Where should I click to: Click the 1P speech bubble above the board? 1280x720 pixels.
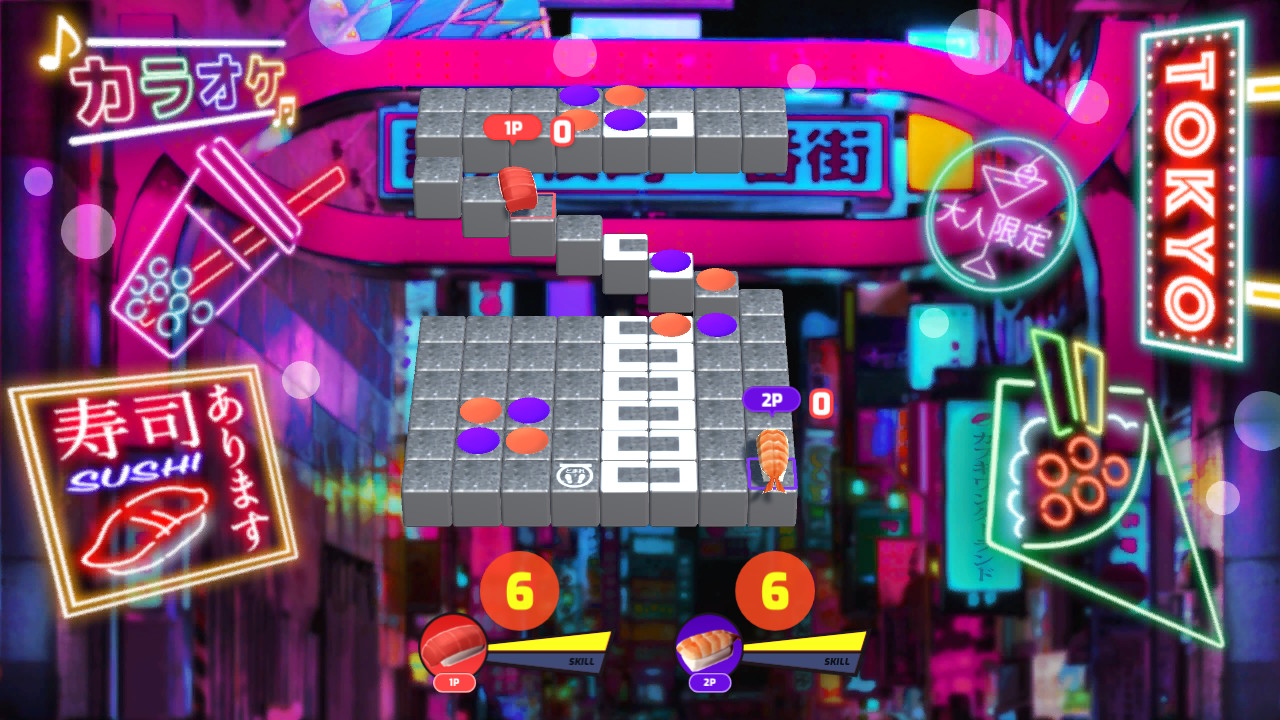click(x=514, y=129)
